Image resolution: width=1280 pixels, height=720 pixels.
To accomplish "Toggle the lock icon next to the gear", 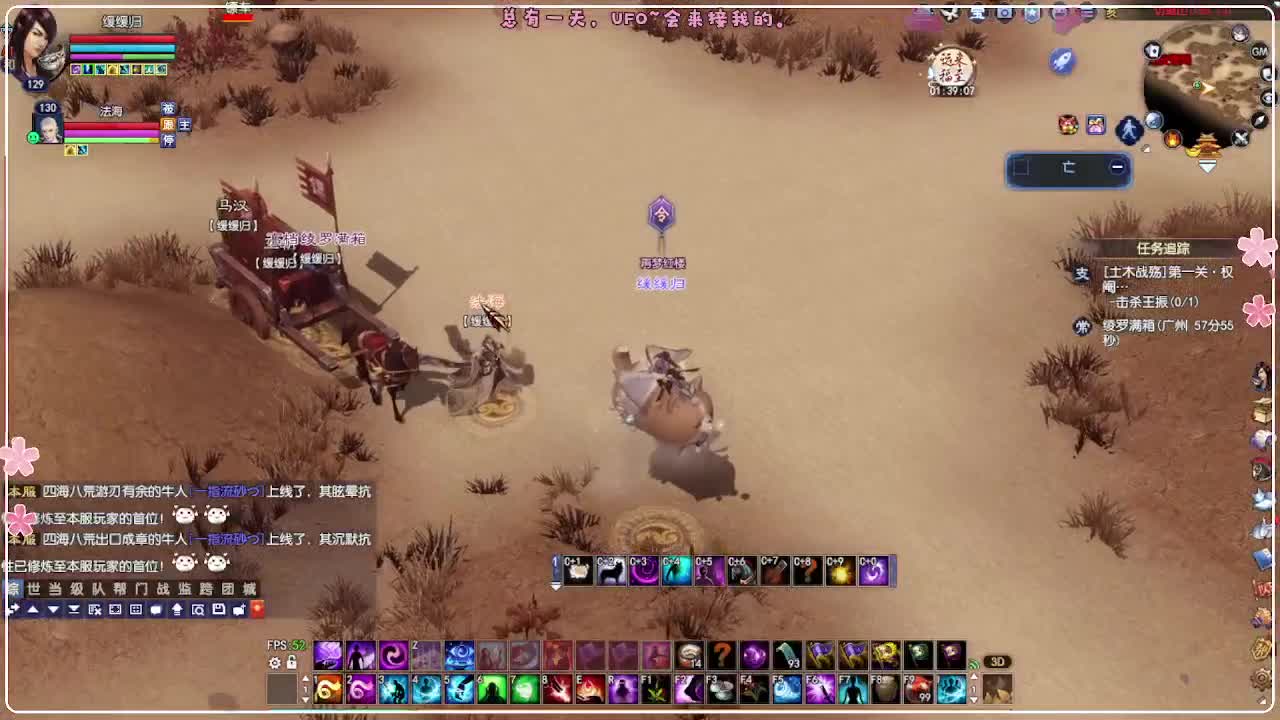I will [x=290, y=662].
